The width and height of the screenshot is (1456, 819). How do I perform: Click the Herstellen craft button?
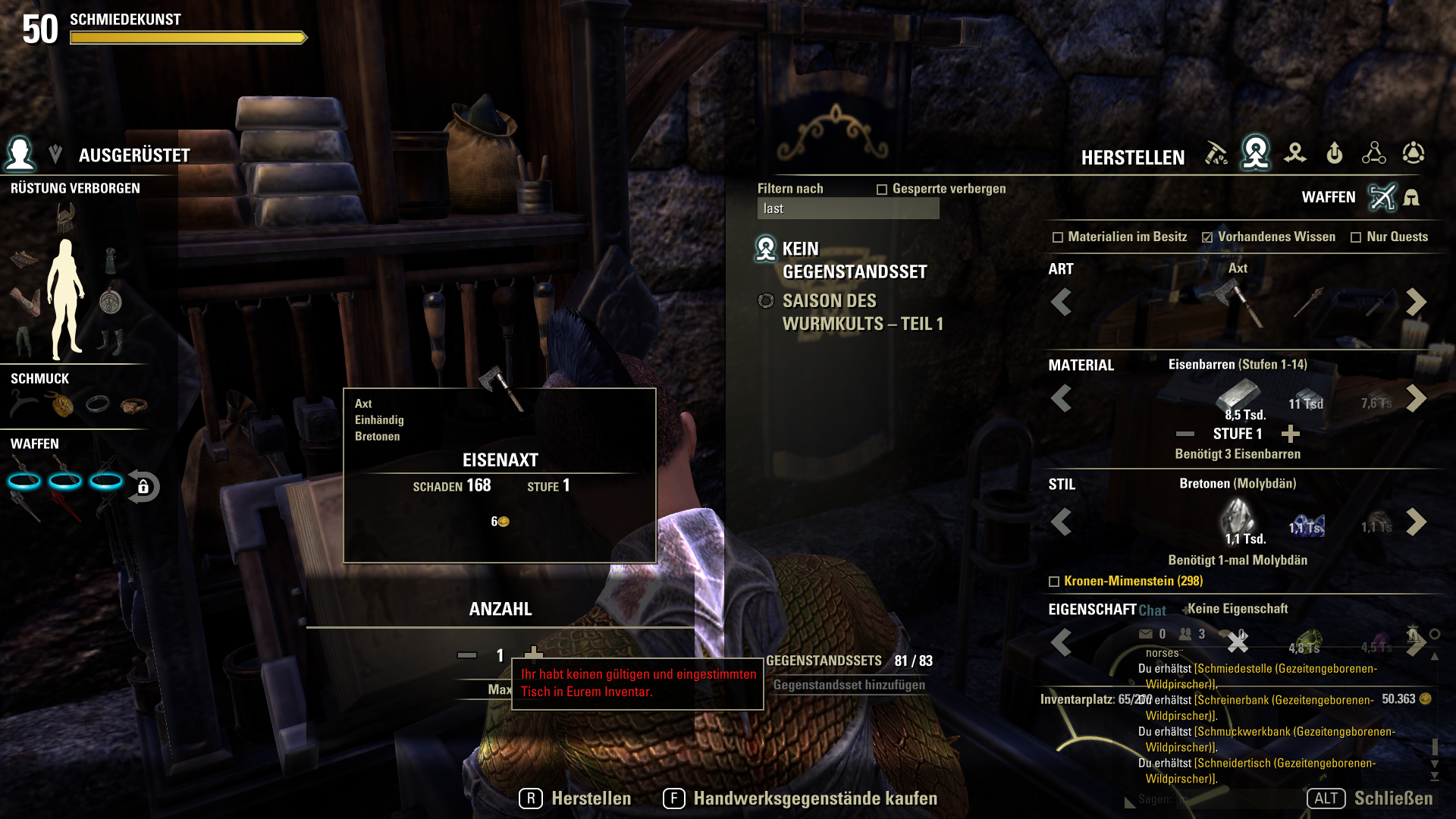[x=576, y=799]
